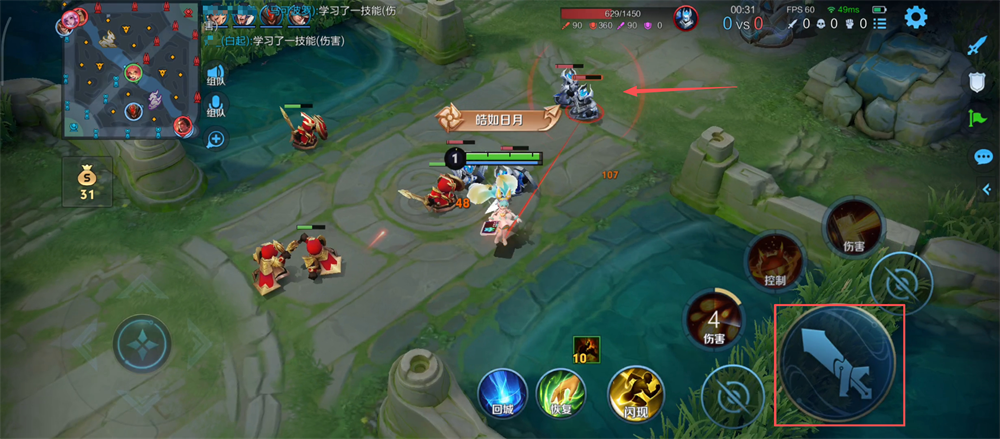Toggle the 组队 team speaker button
The width and height of the screenshot is (1000, 439).
(215, 76)
